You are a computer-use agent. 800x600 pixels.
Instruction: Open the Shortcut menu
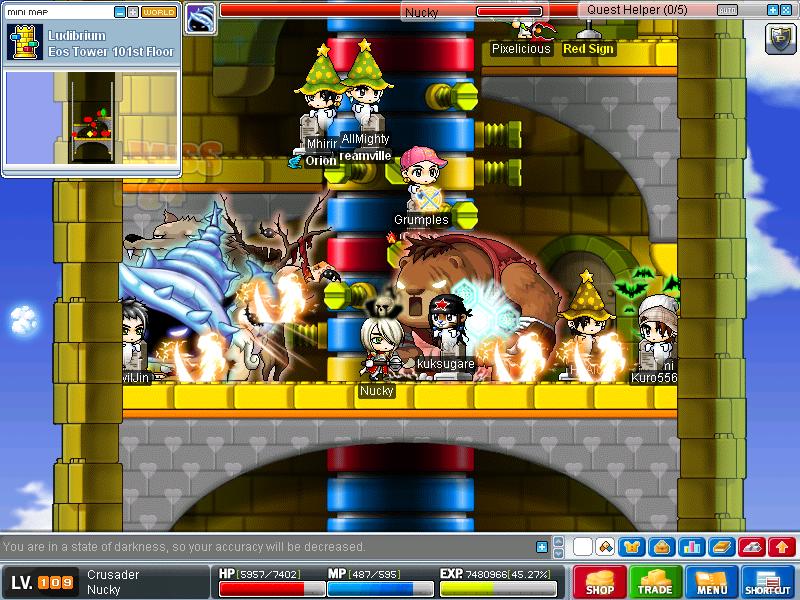768,582
